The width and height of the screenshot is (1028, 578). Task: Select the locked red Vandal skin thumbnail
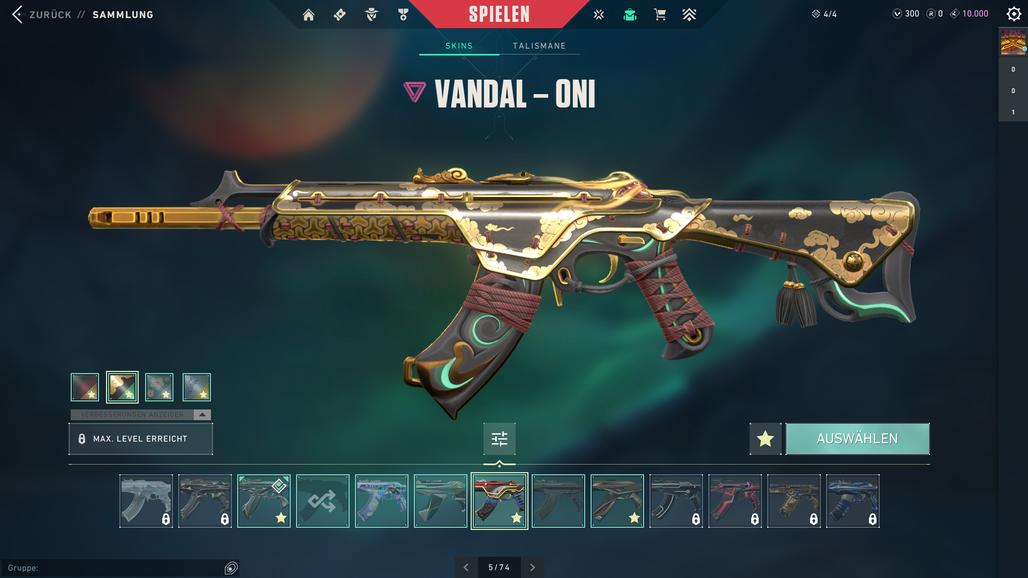735,500
